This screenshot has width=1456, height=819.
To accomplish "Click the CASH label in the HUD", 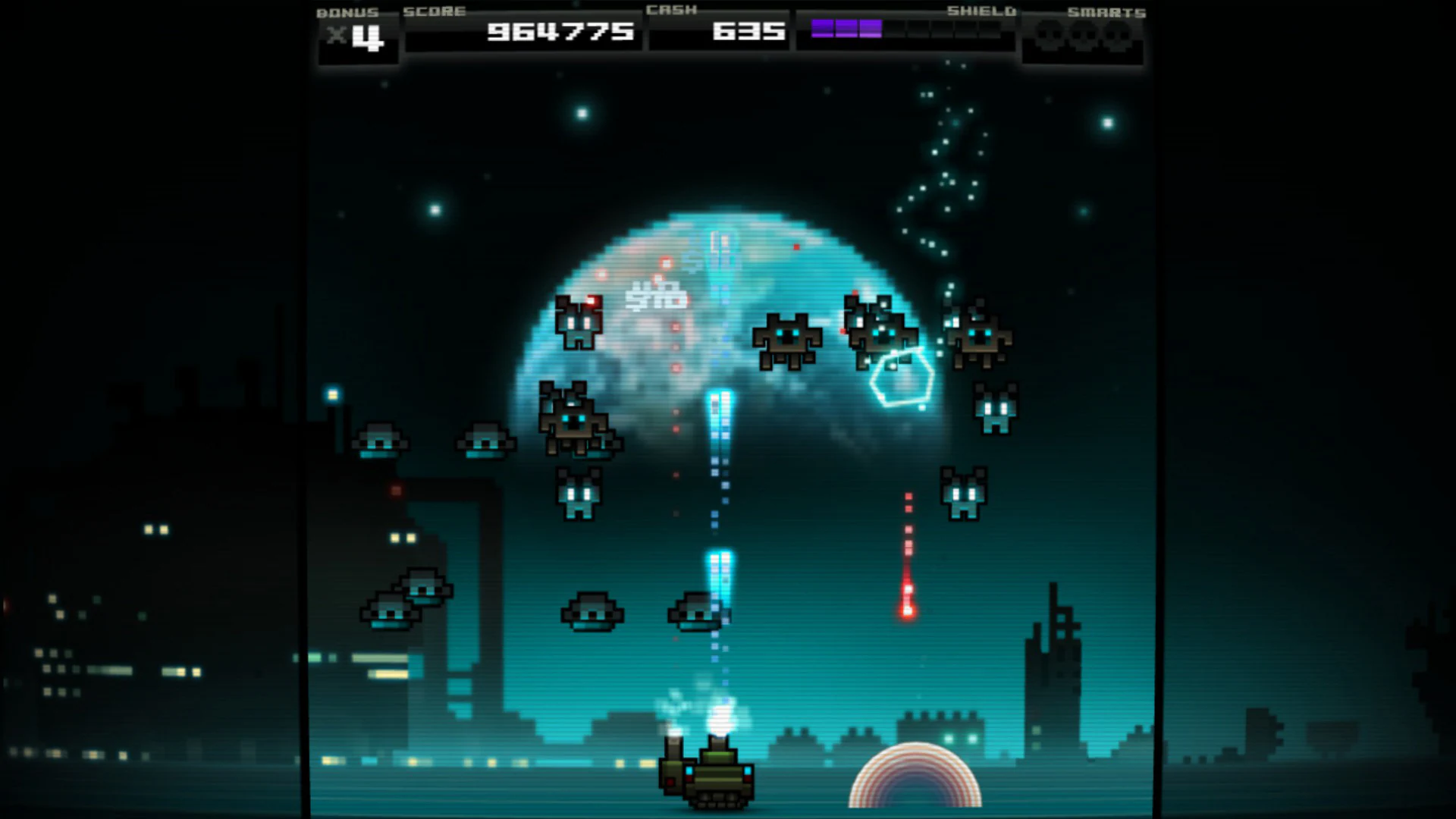I will click(671, 11).
